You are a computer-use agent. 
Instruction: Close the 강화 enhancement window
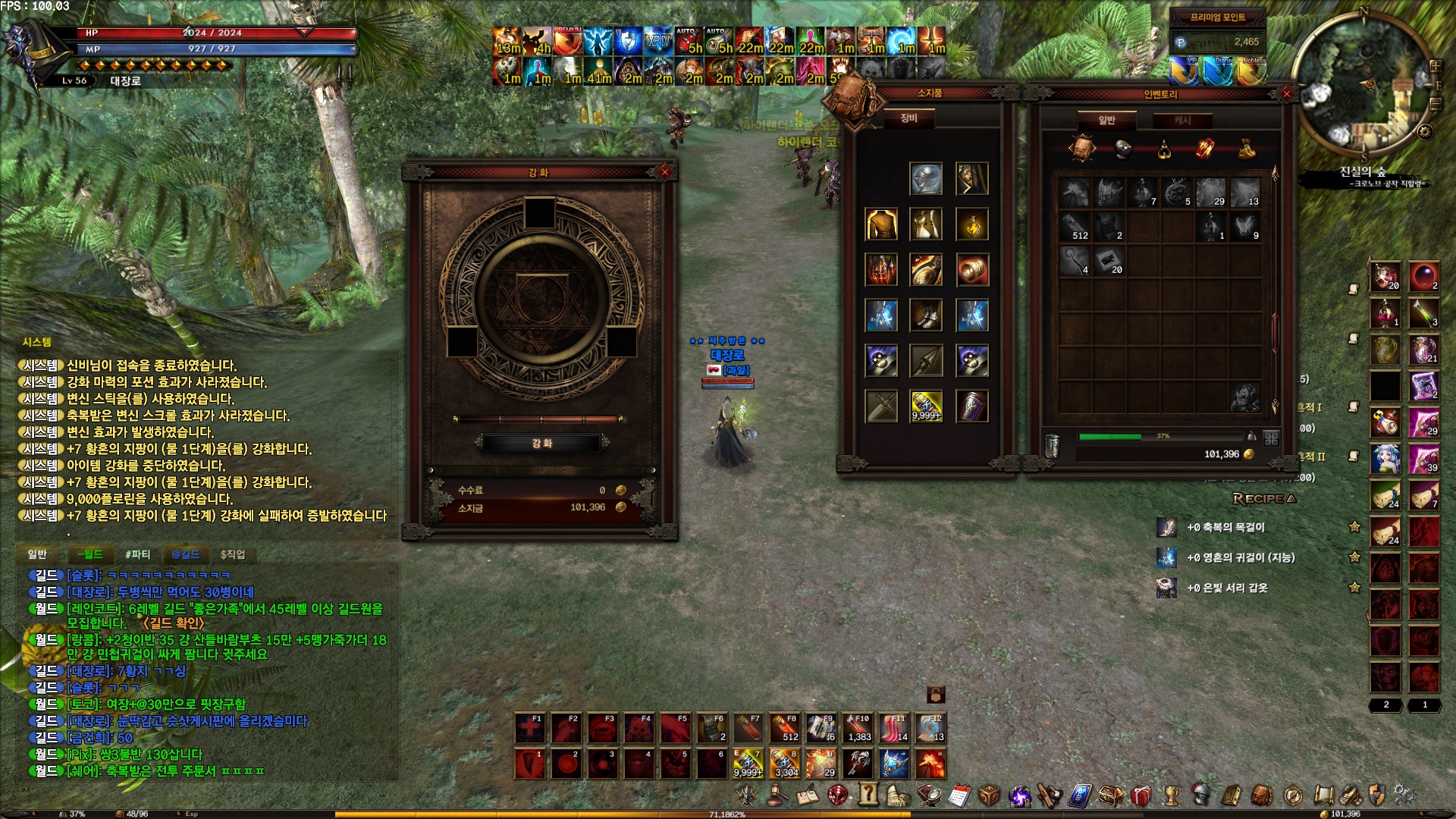coord(665,171)
